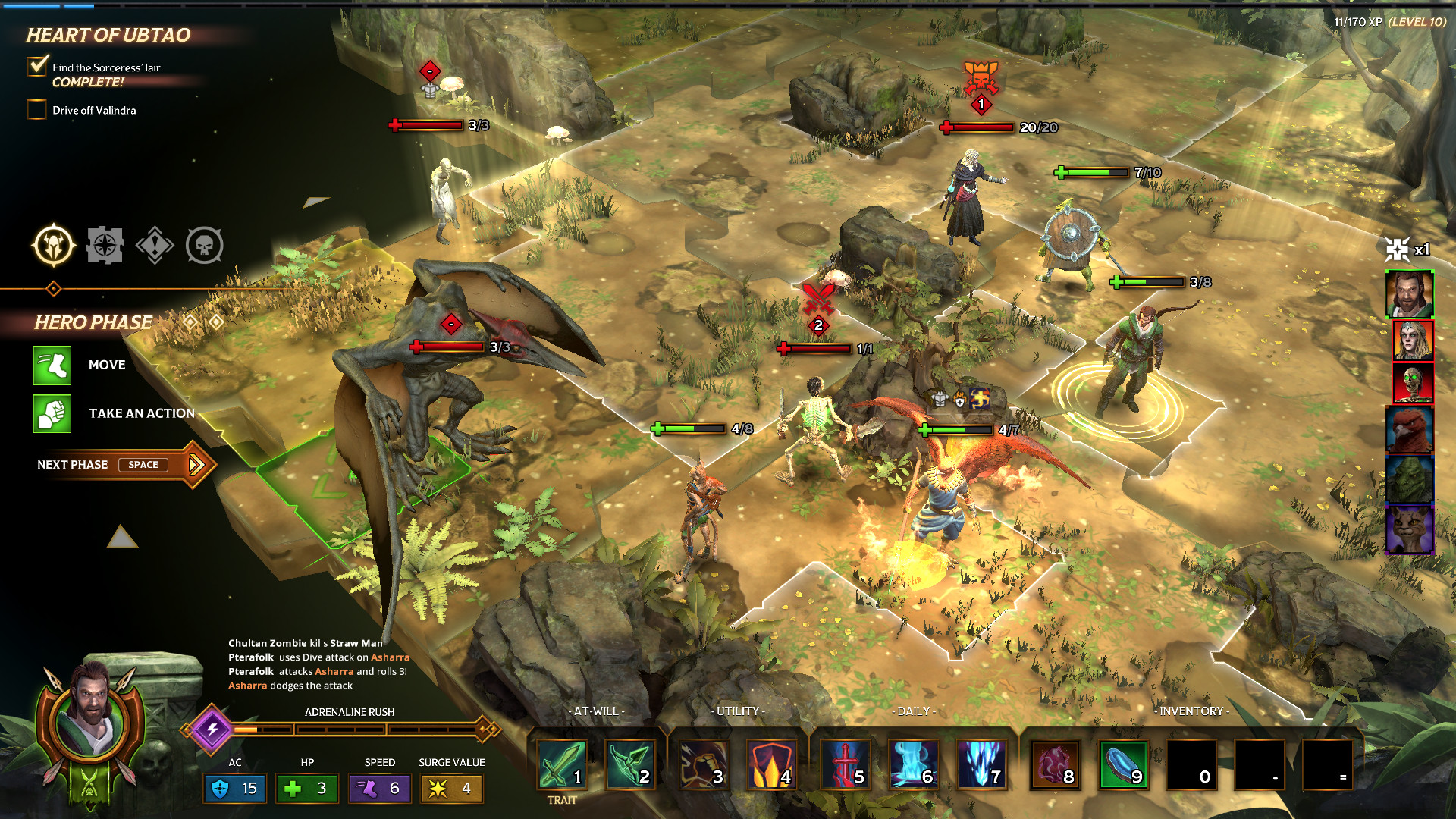Toggle the Drive off Valindra objective checkbox
The height and width of the screenshot is (819, 1456).
pos(36,109)
